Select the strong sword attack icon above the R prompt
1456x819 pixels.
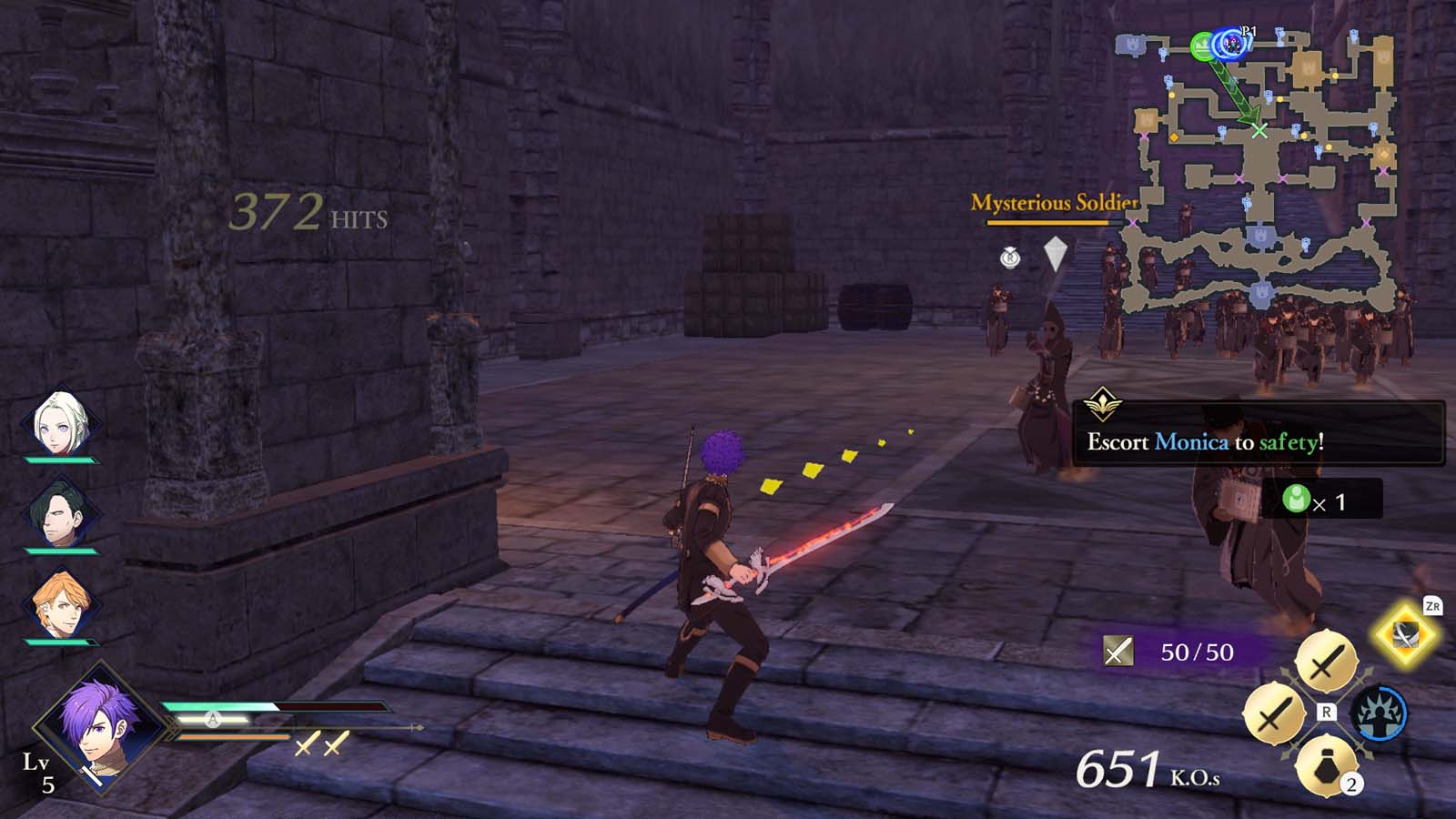tap(1326, 661)
